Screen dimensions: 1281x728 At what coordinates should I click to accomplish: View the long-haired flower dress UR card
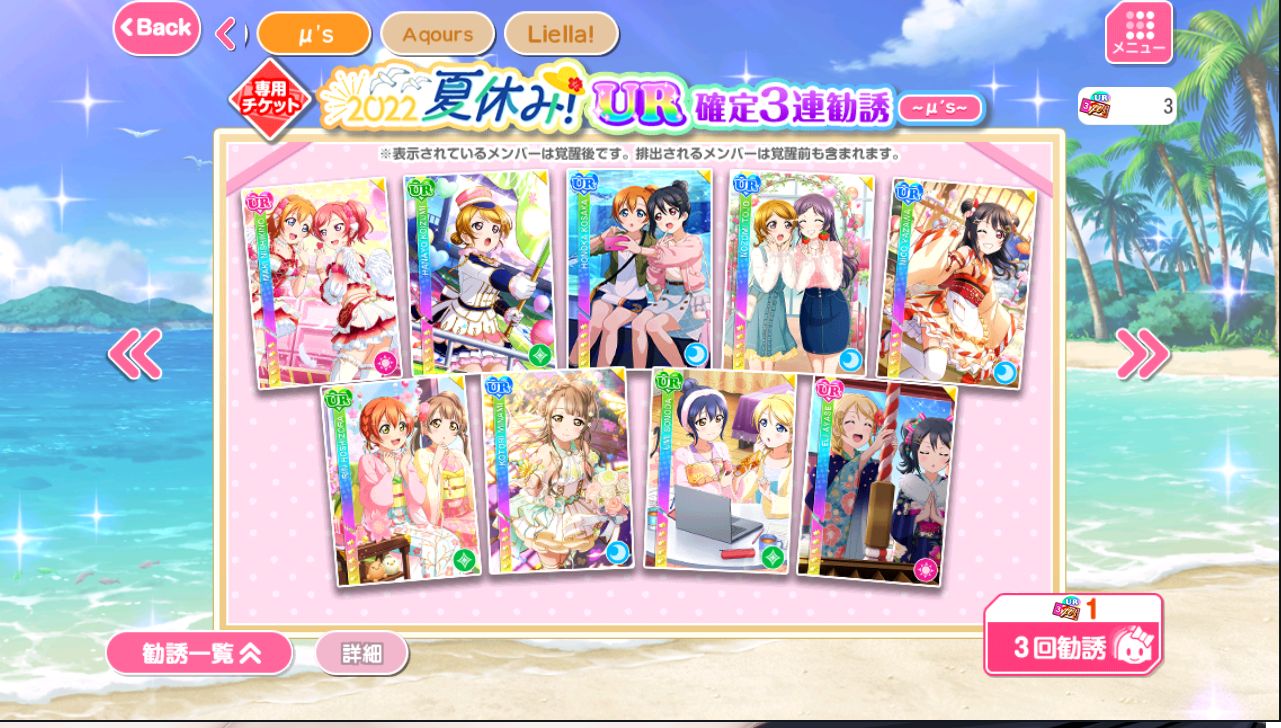pyautogui.click(x=558, y=472)
